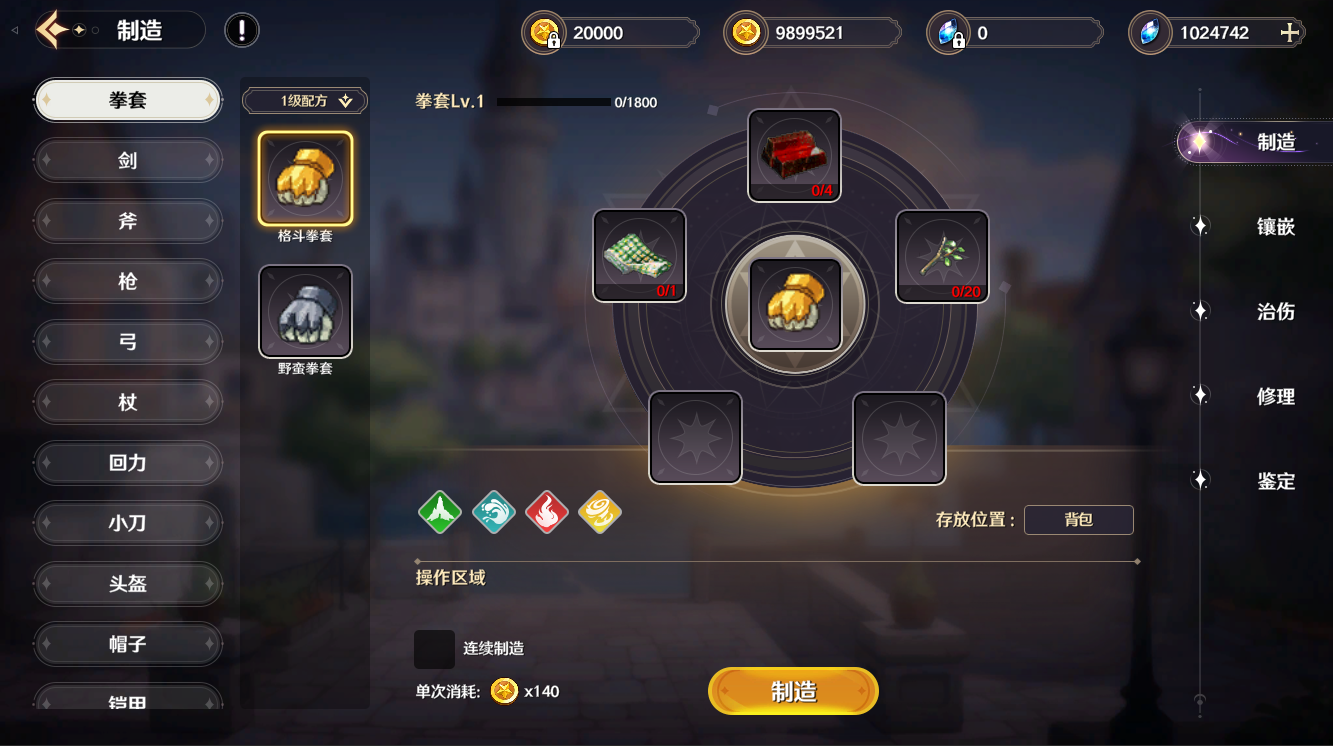Go to the 鉴定 appraisal tab
The height and width of the screenshot is (746, 1333).
(1275, 482)
